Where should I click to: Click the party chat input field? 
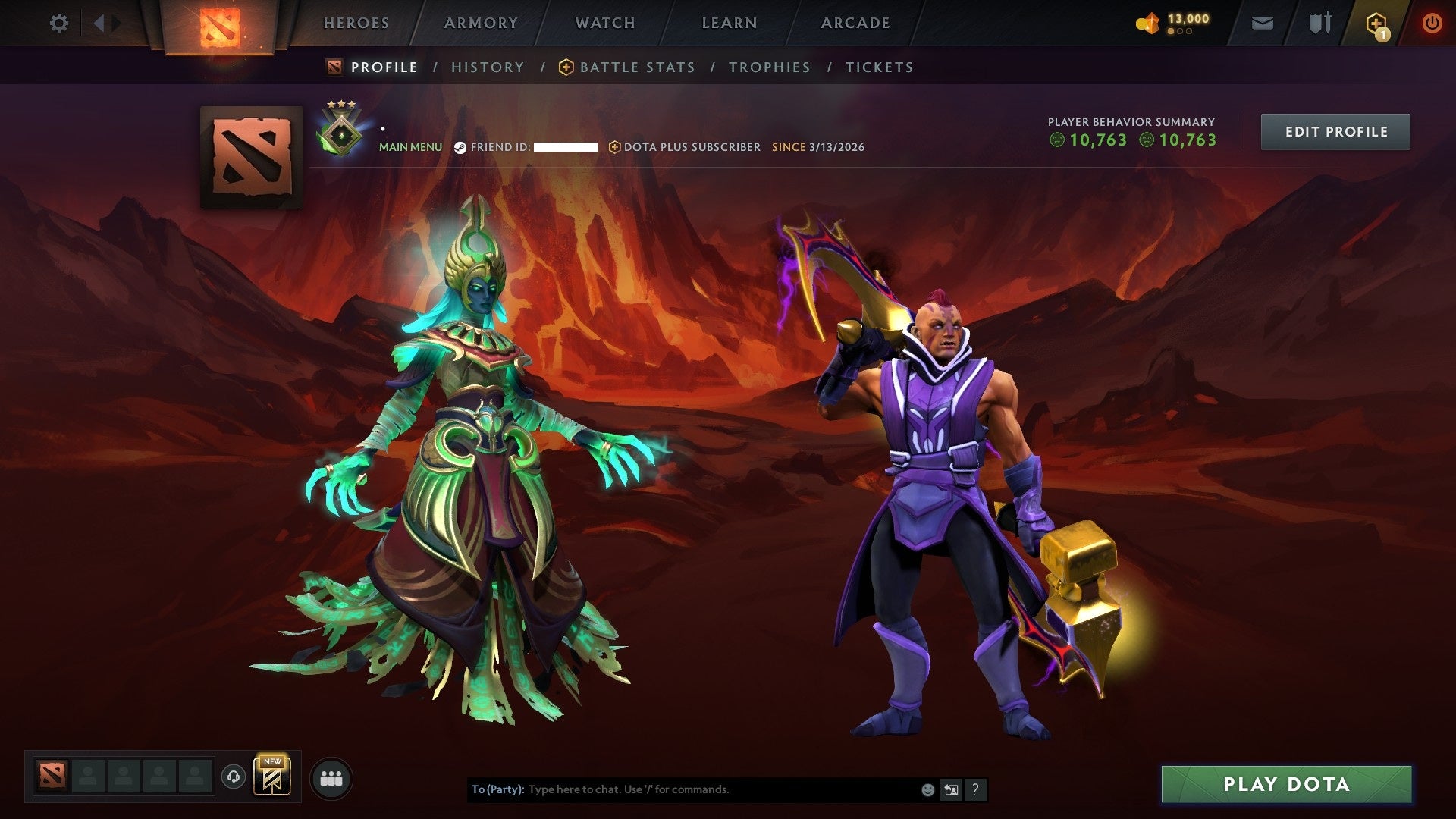[x=682, y=789]
